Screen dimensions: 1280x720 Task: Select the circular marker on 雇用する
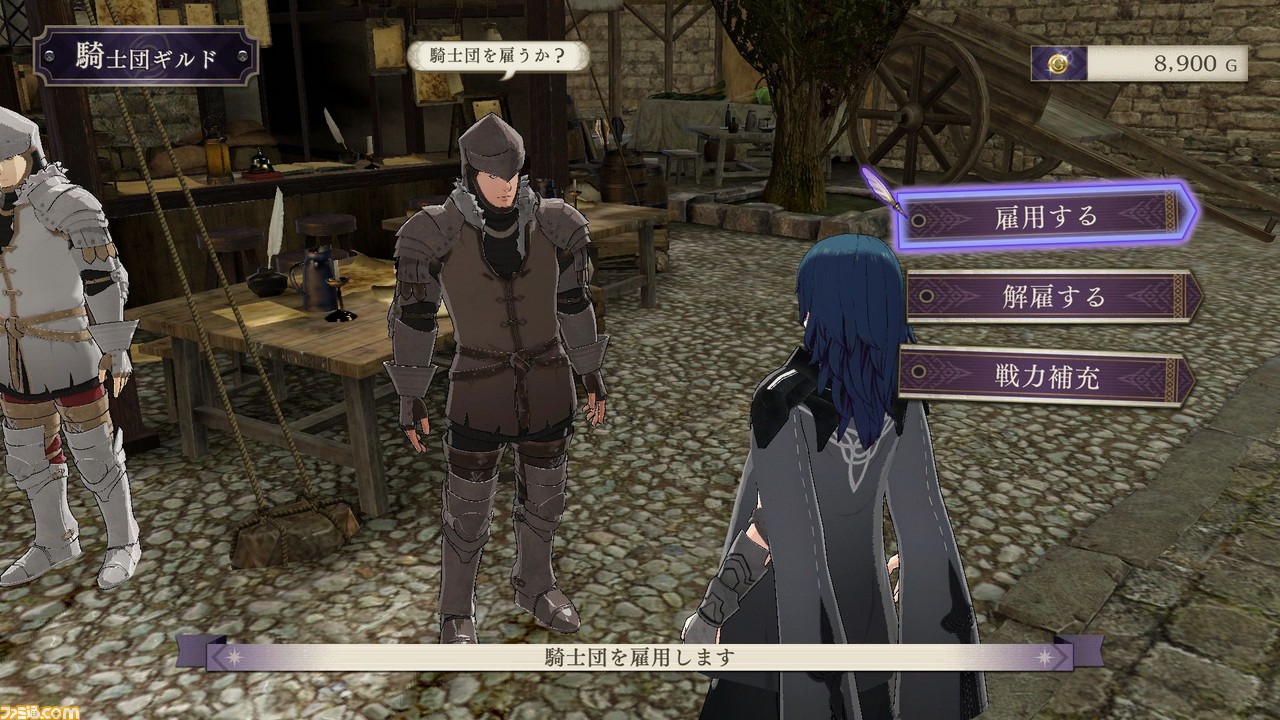(918, 219)
